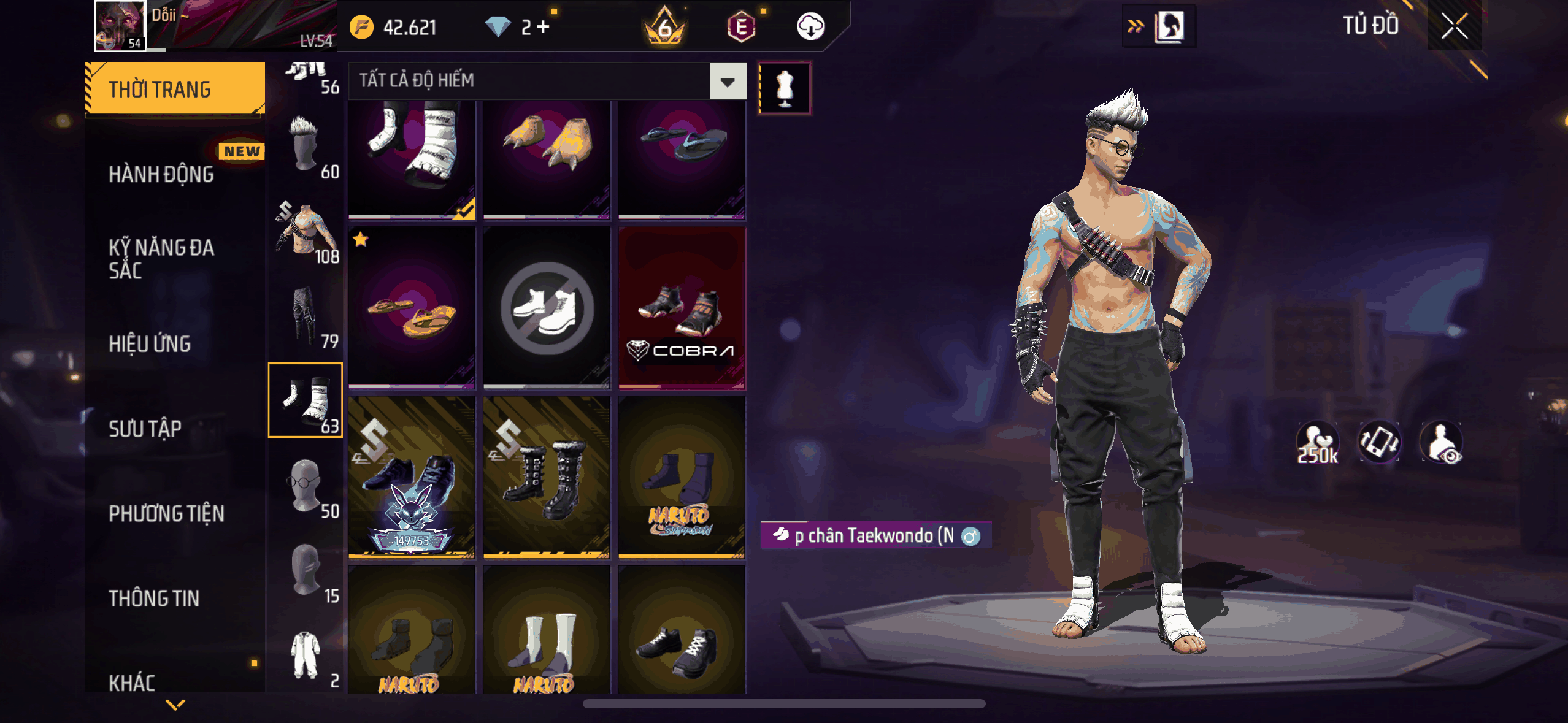Image resolution: width=1568 pixels, height=723 pixels.
Task: Pick the Cobra sneakers item
Action: [682, 308]
